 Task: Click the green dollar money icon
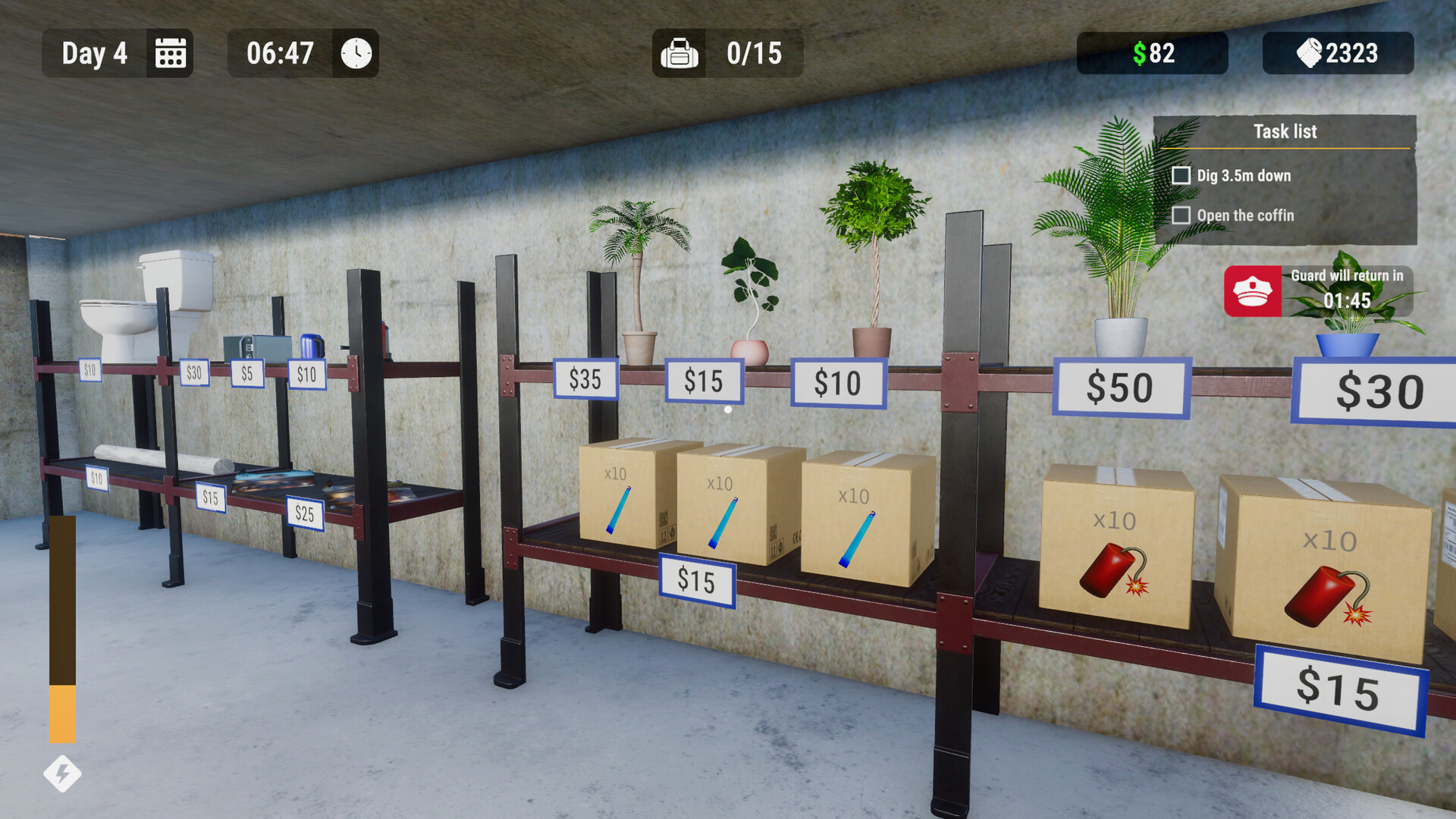point(1141,53)
